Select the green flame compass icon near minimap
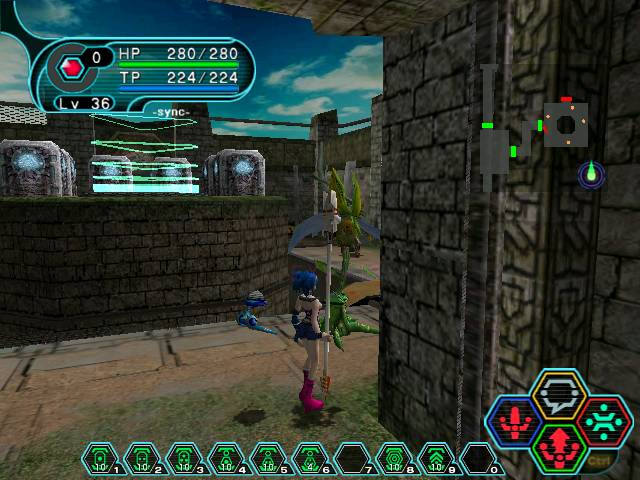 tap(591, 175)
